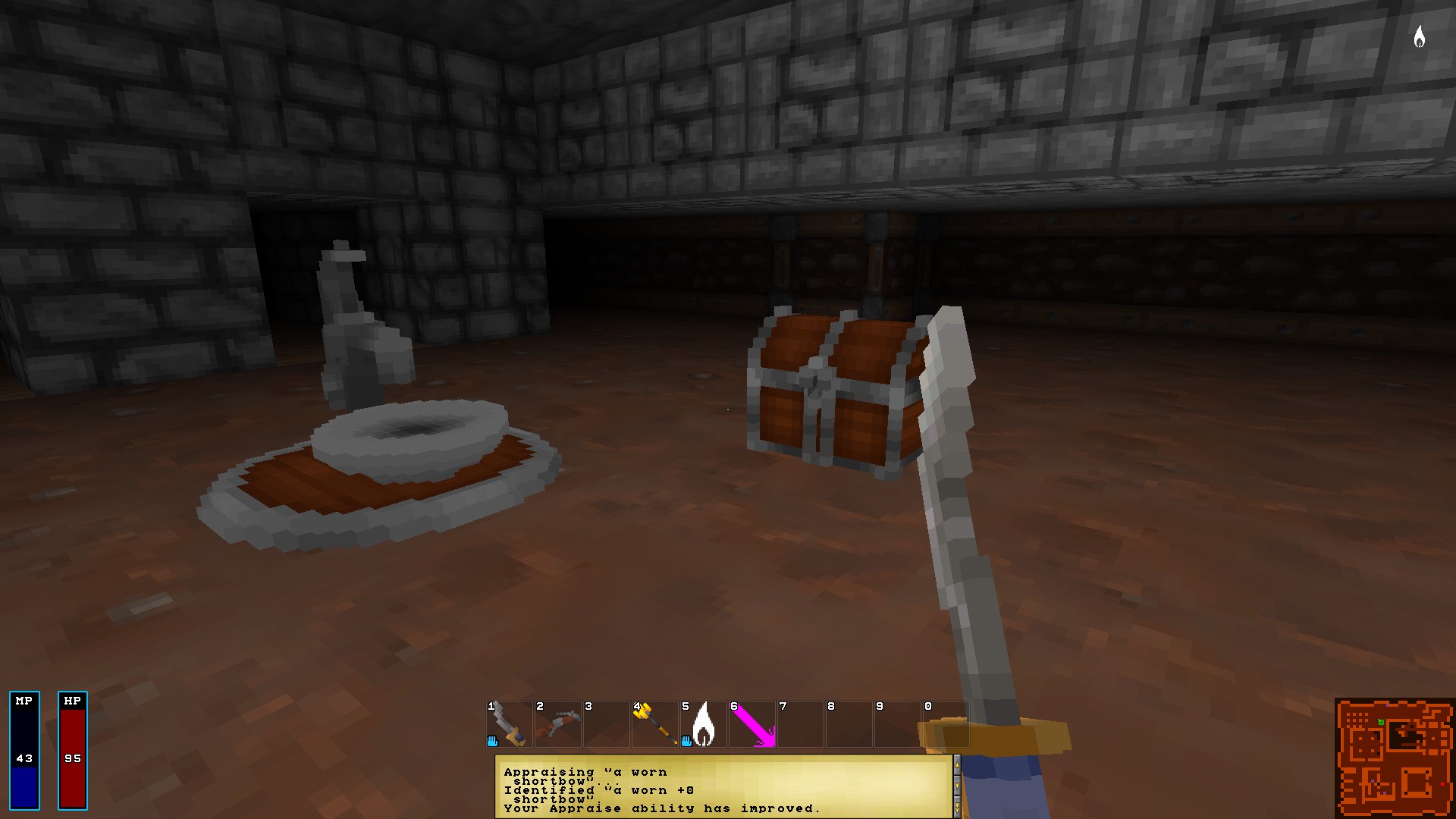The image size is (1456, 819).
Task: Click the double-down arrow to jump to latest messages
Action: pyautogui.click(x=958, y=807)
